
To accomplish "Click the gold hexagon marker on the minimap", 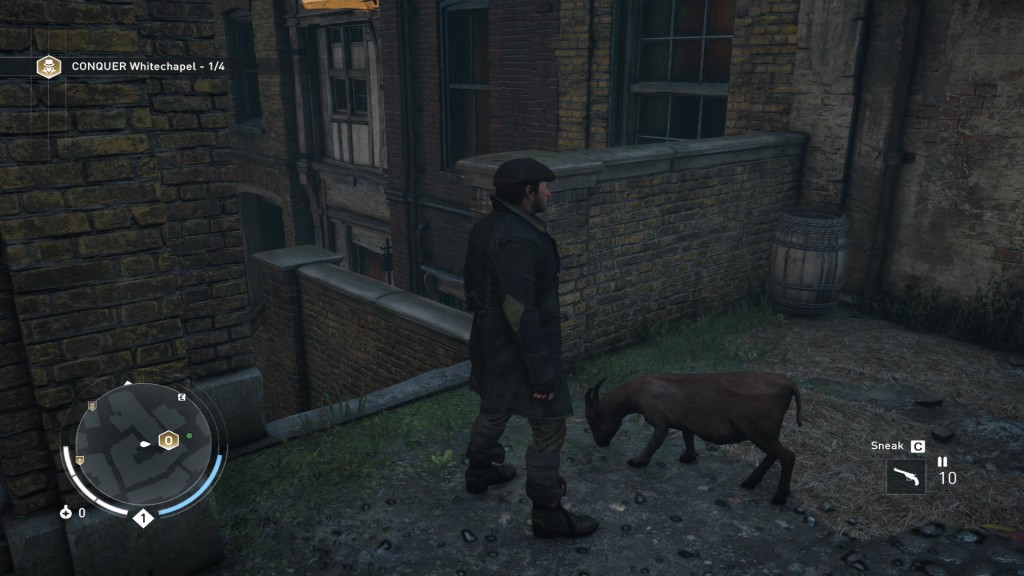I will point(169,439).
